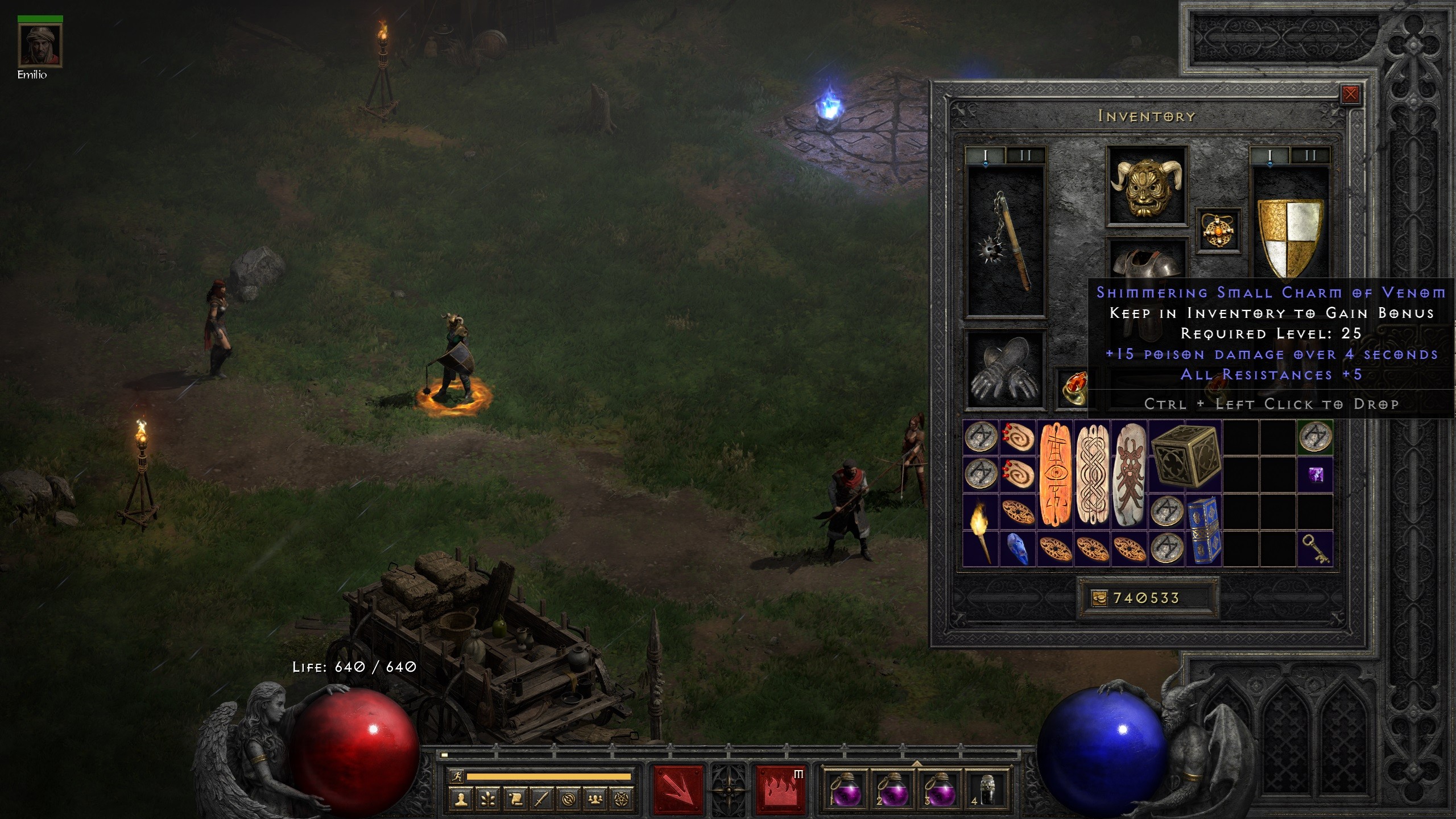Pick up the blue tome book

click(x=1203, y=529)
